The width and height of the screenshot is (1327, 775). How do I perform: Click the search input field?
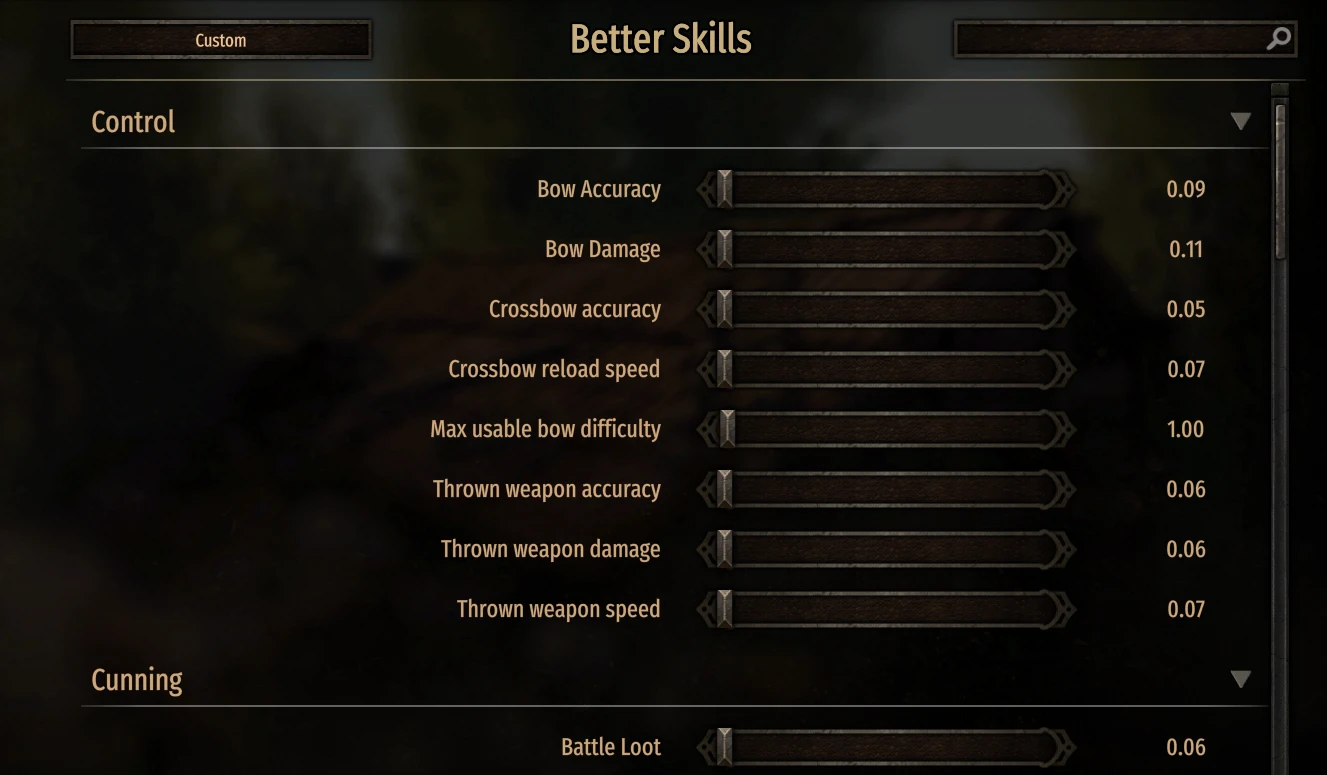pos(1108,40)
